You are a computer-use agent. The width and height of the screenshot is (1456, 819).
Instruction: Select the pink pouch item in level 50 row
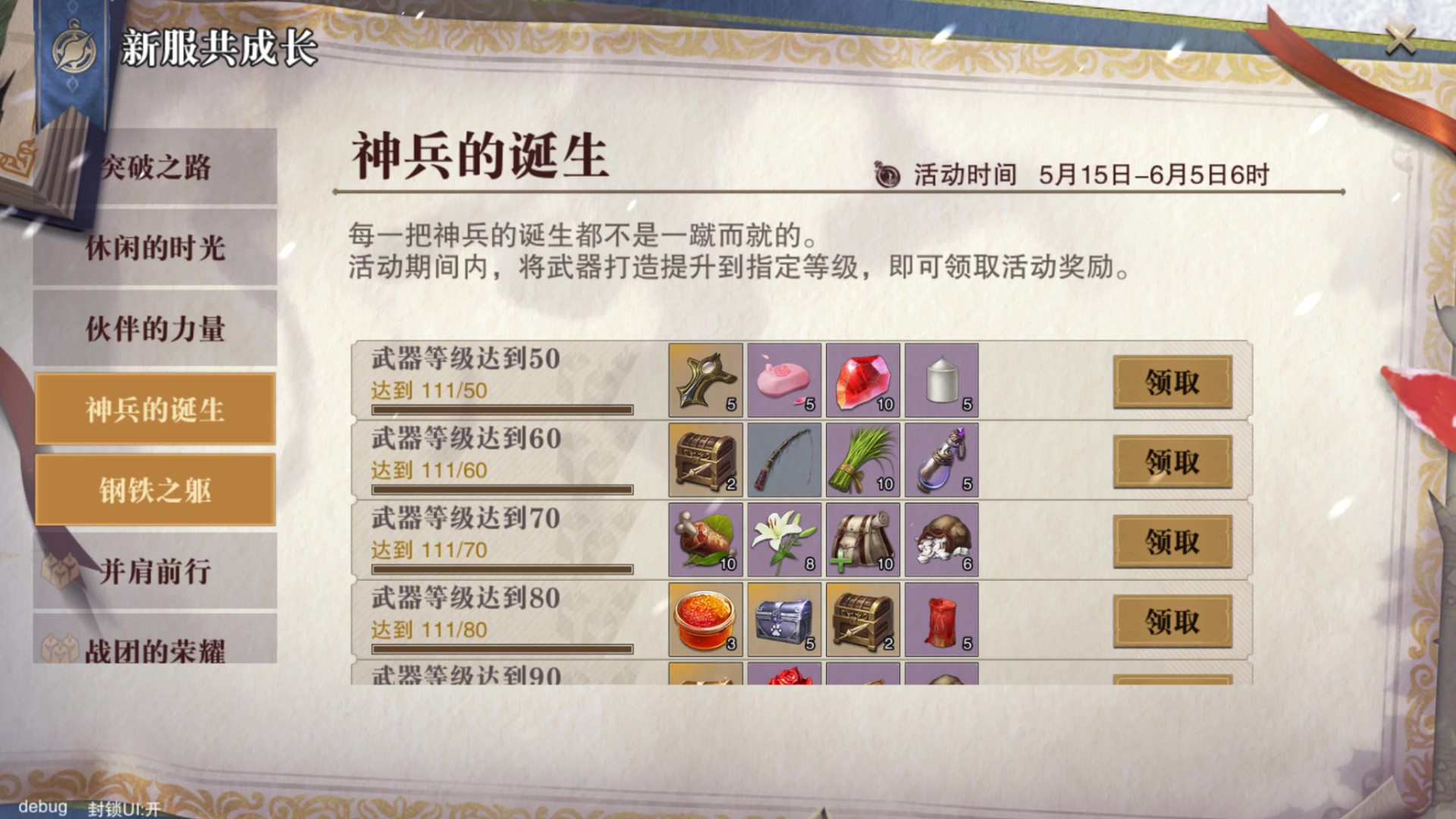783,380
